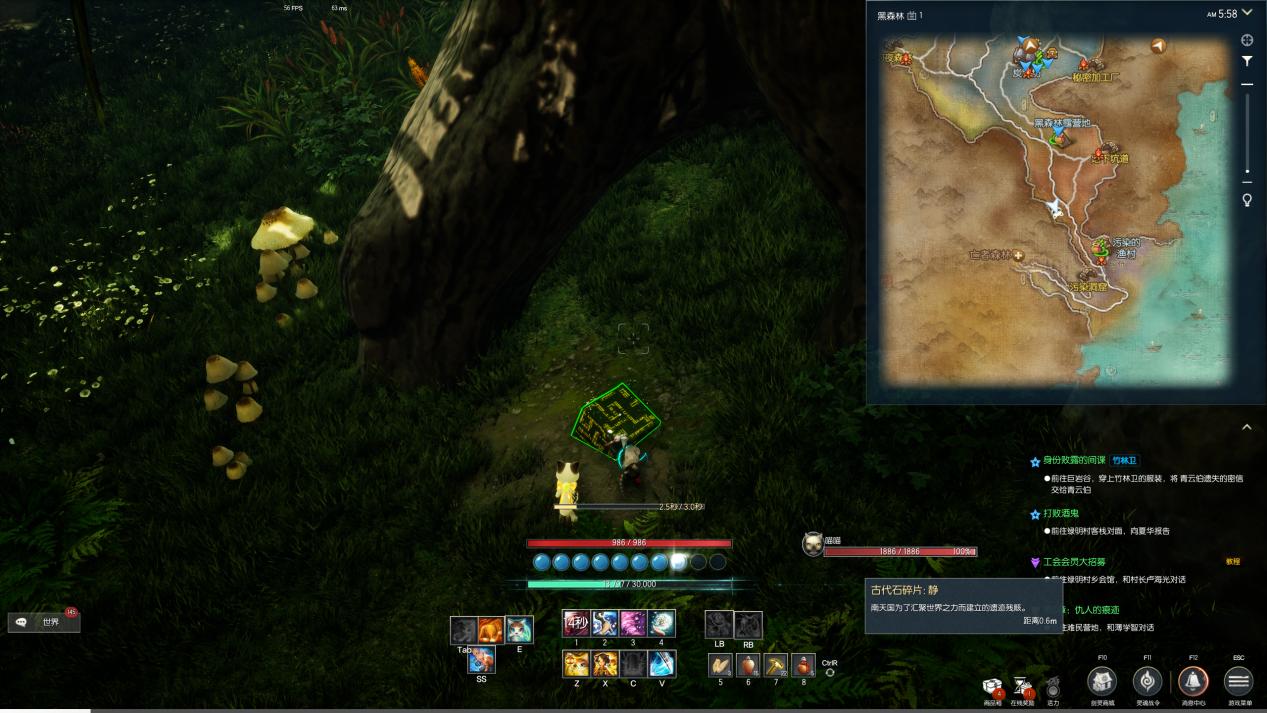Screen dimensions: 1267x713
Task: Open the 世界 chat button
Action: pos(44,622)
